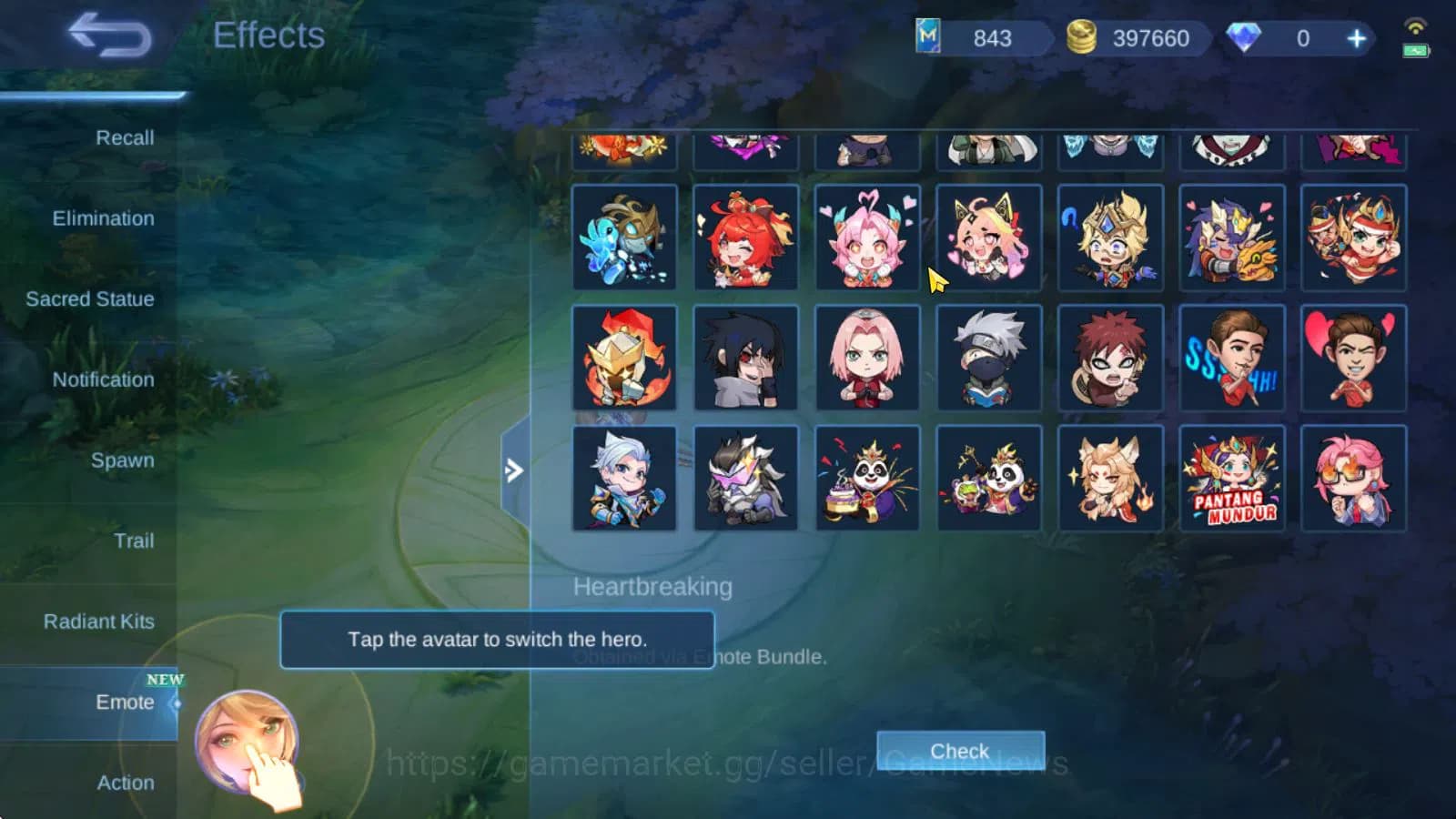The width and height of the screenshot is (1456, 819).
Task: Select the Pantang Mundur emote
Action: 1232,477
